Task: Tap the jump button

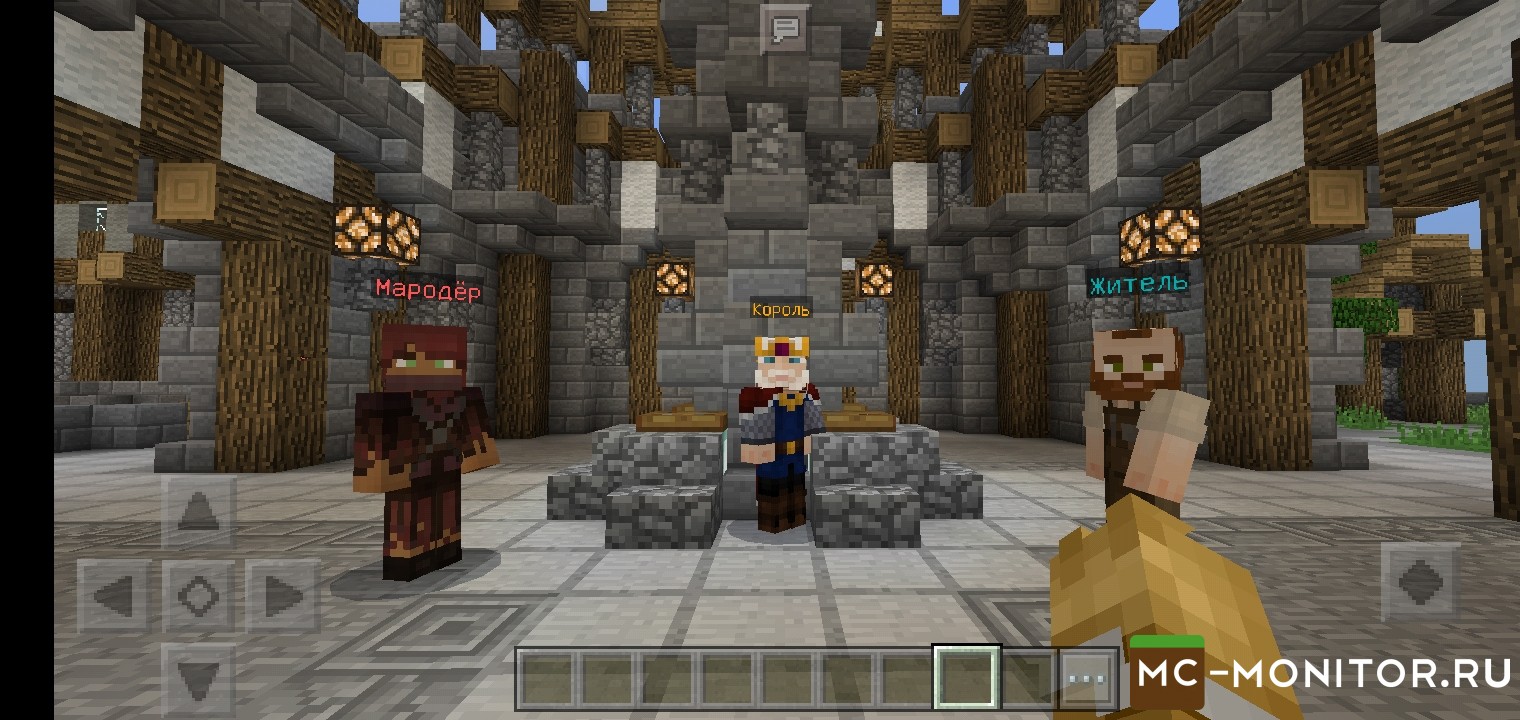Action: [1420, 582]
